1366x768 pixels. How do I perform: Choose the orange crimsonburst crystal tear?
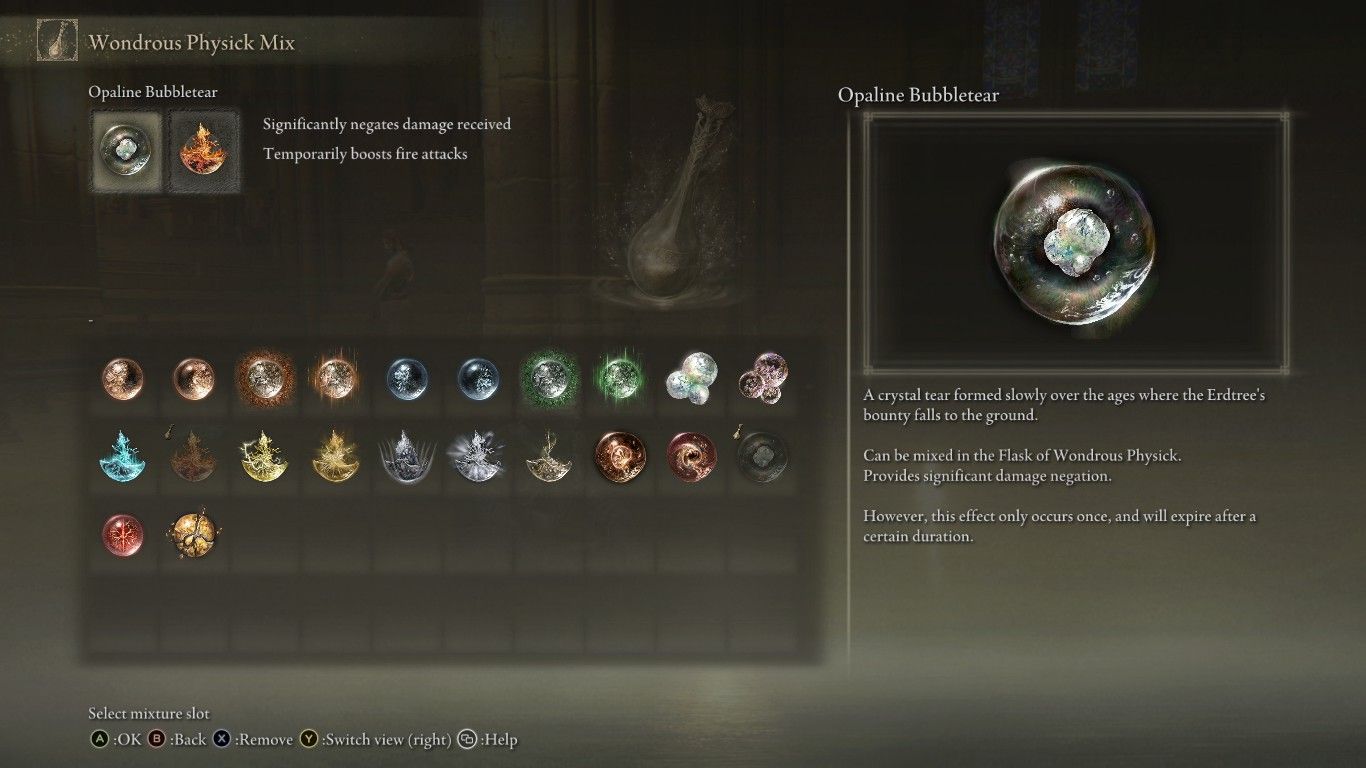tap(266, 378)
